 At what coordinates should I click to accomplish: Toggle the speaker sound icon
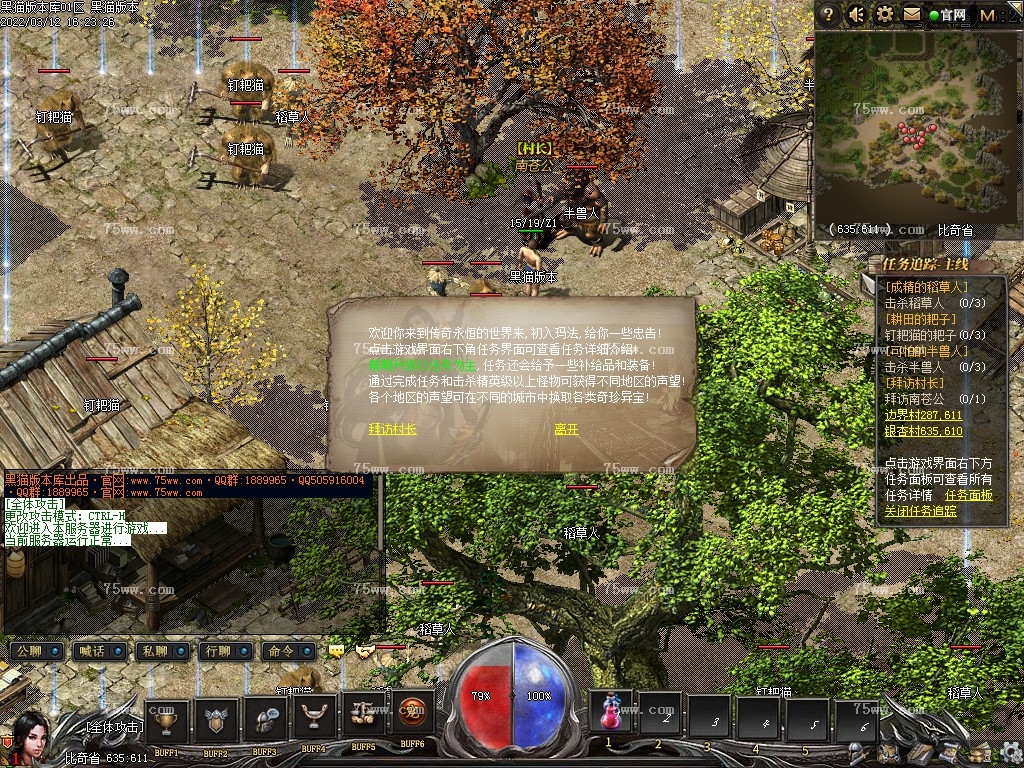[x=857, y=14]
